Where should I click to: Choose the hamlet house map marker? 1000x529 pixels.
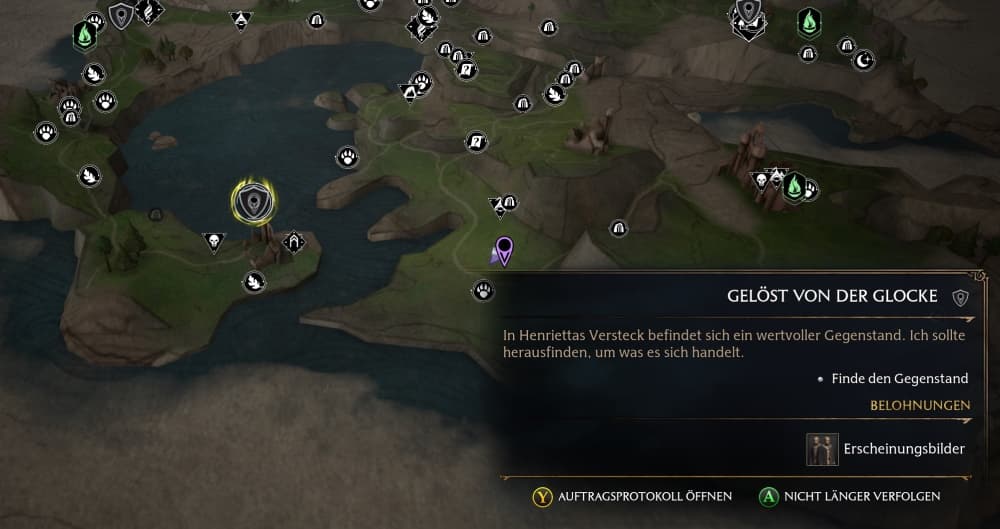294,241
